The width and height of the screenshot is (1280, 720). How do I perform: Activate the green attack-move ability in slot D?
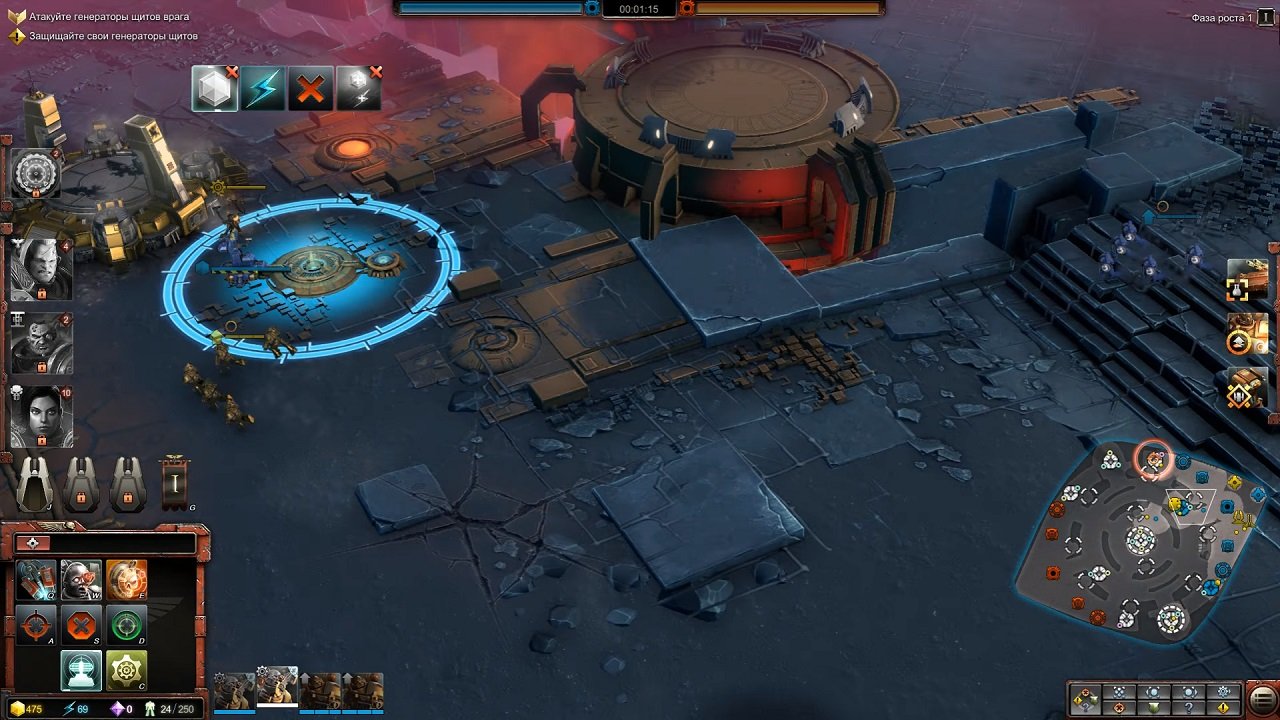coord(125,625)
